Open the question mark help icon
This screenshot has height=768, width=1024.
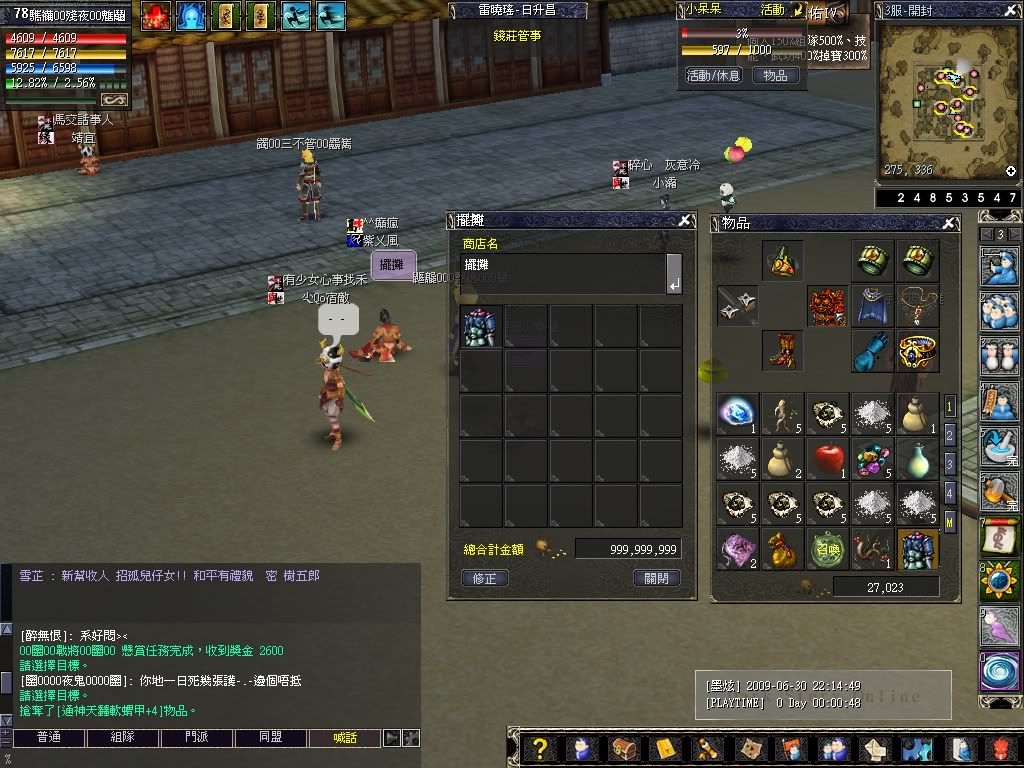(x=540, y=749)
